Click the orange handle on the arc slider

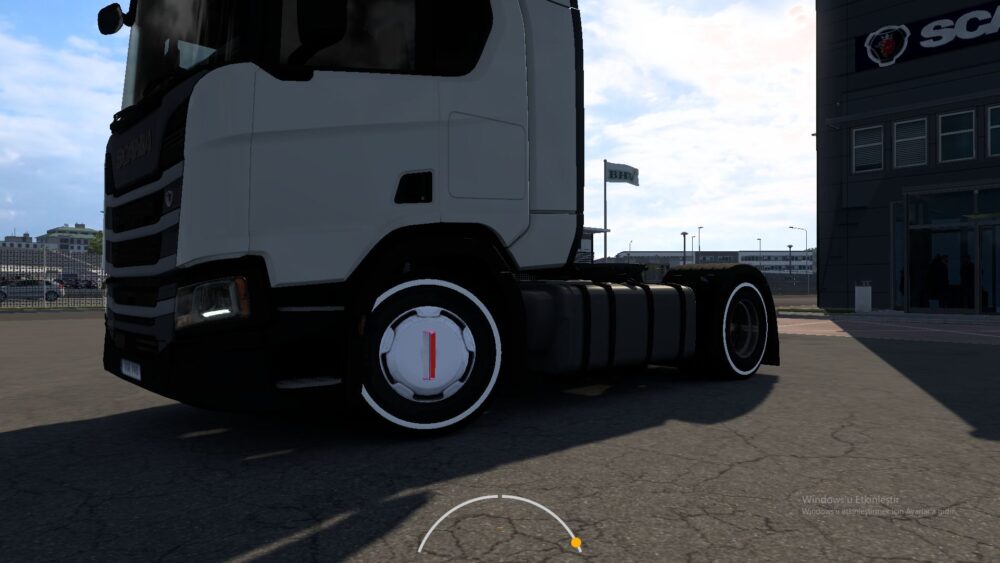click(575, 543)
